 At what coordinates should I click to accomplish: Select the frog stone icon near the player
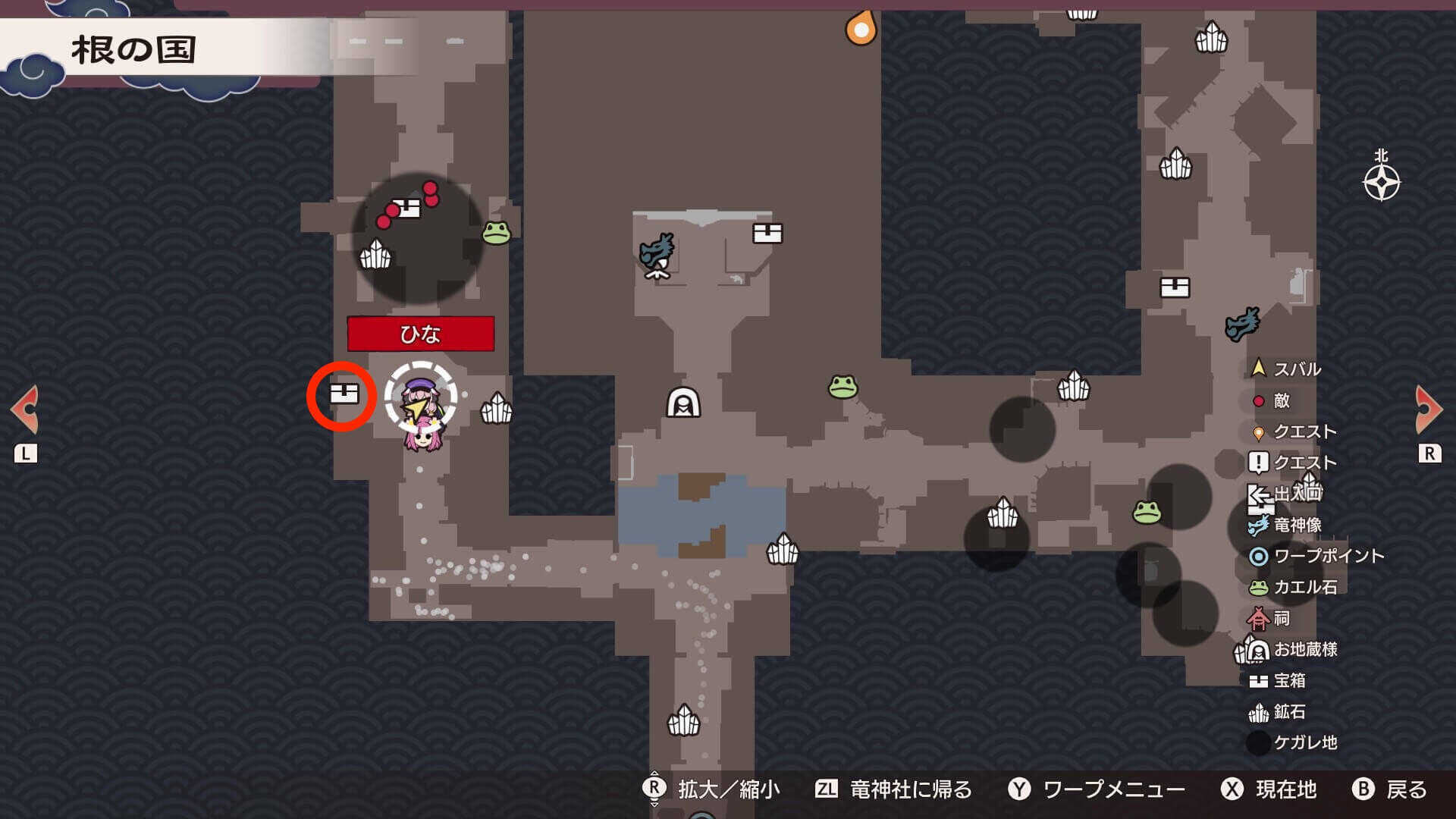[x=496, y=231]
